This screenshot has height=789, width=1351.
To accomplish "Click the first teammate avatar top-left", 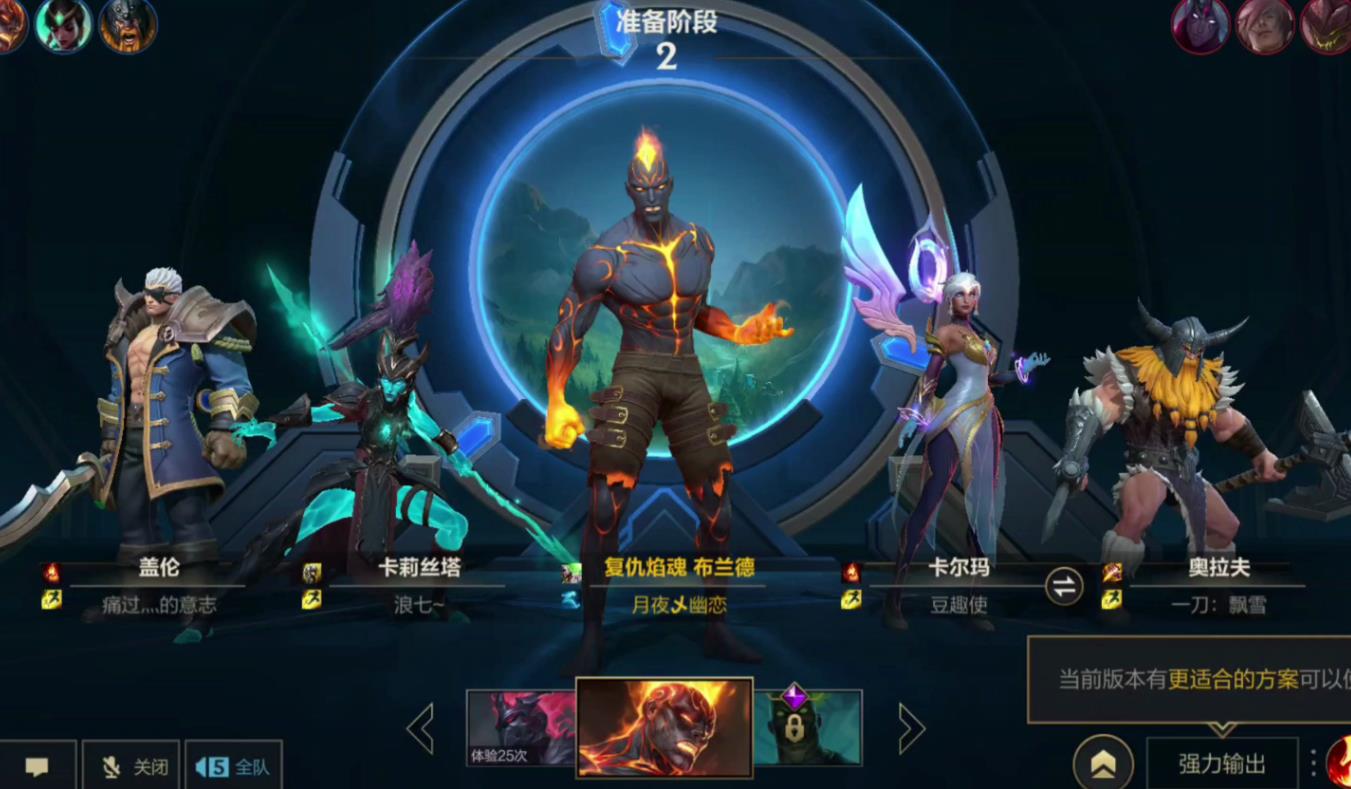I will (14, 26).
